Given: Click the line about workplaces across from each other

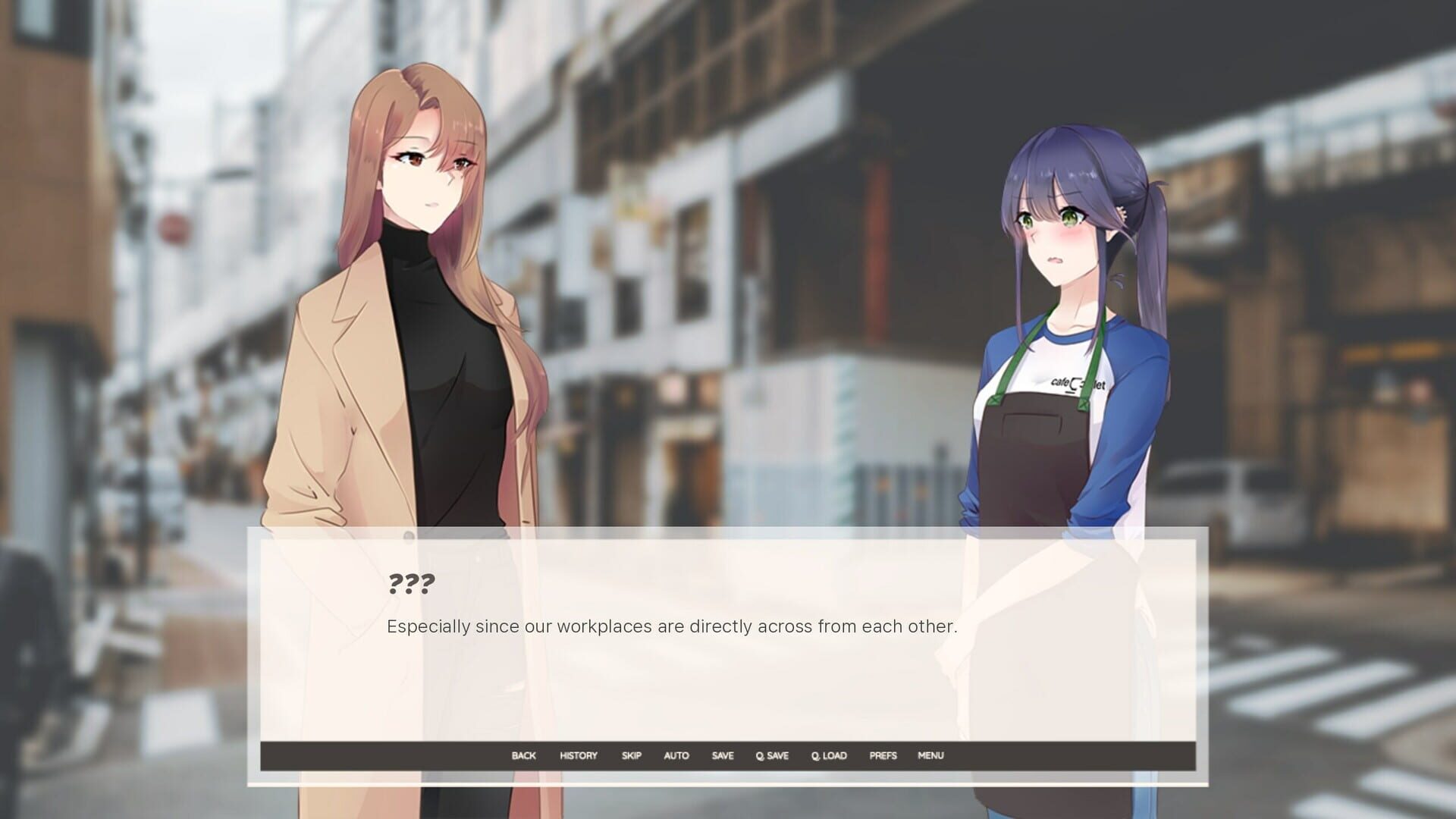Looking at the screenshot, I should [x=672, y=626].
